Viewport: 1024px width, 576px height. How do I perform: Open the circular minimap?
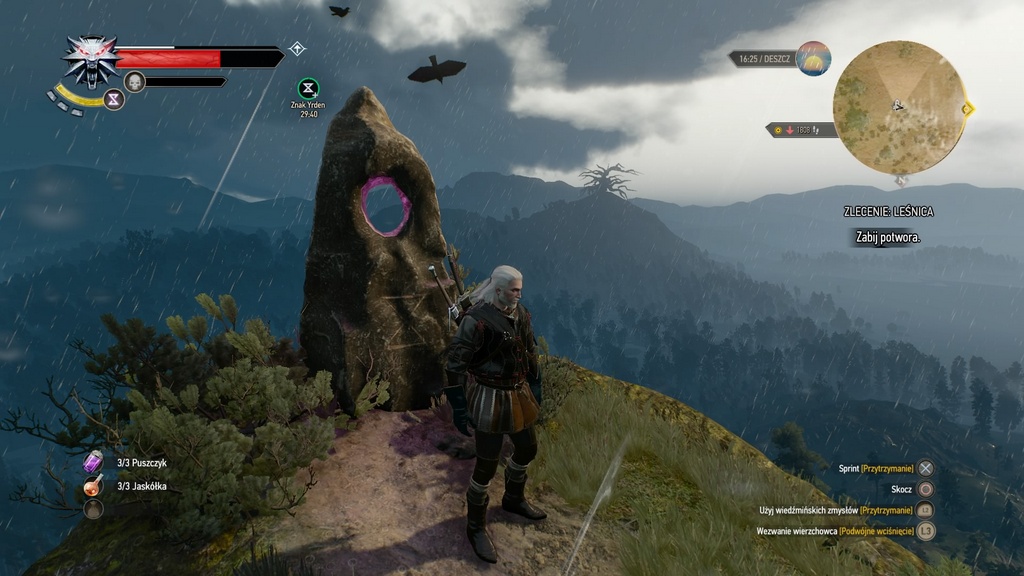tap(899, 107)
